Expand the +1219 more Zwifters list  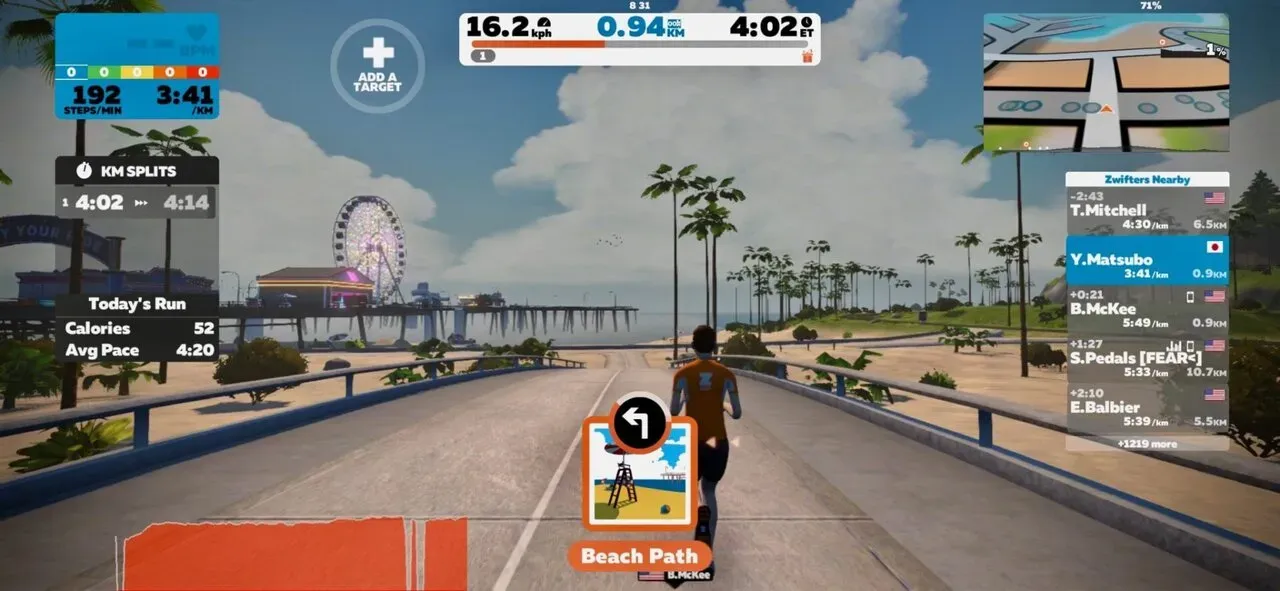tap(1147, 443)
